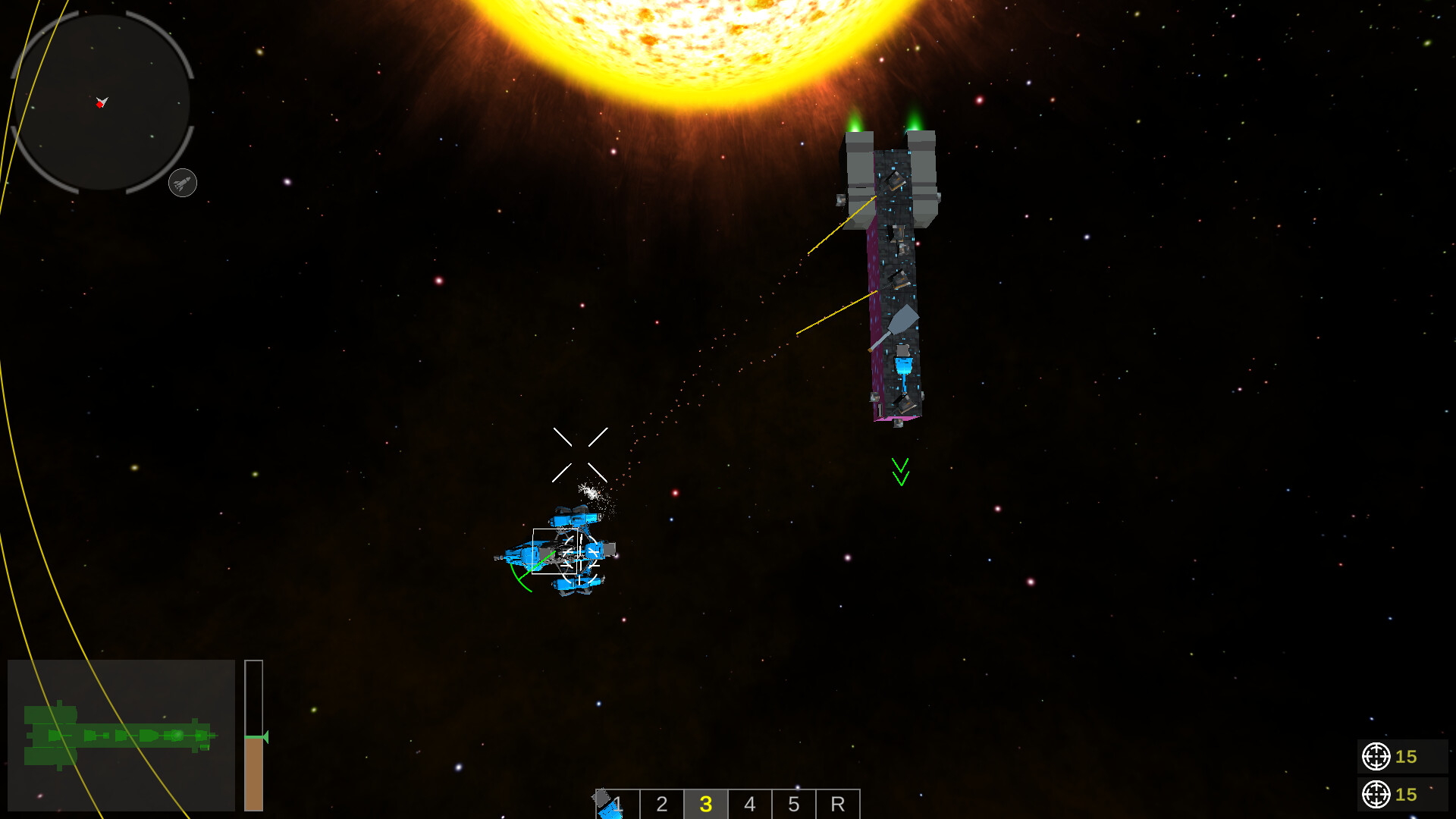Screen dimensions: 1456x819
Task: Activate hotbar slot 5
Action: (793, 805)
